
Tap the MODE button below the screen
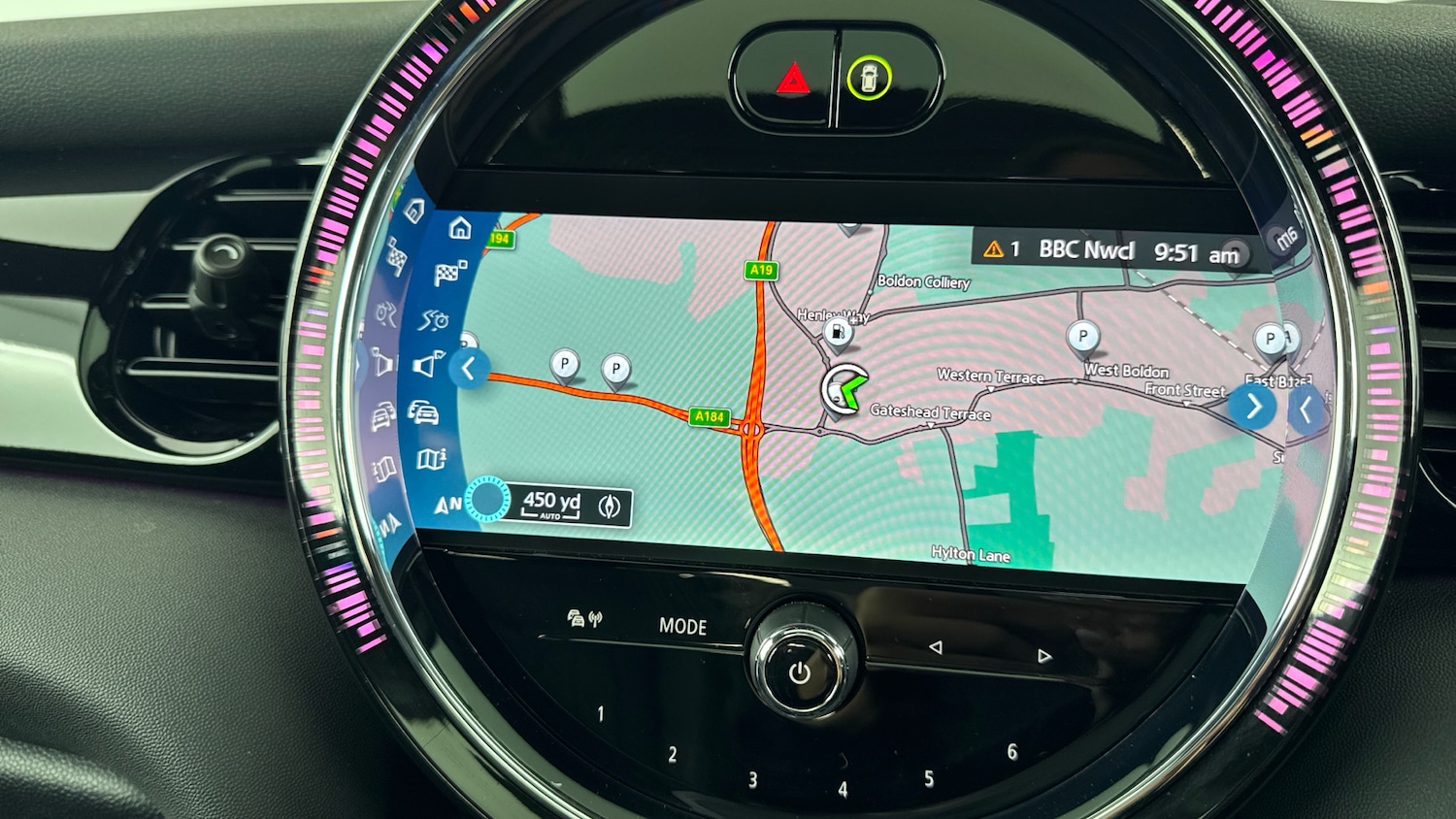[682, 627]
